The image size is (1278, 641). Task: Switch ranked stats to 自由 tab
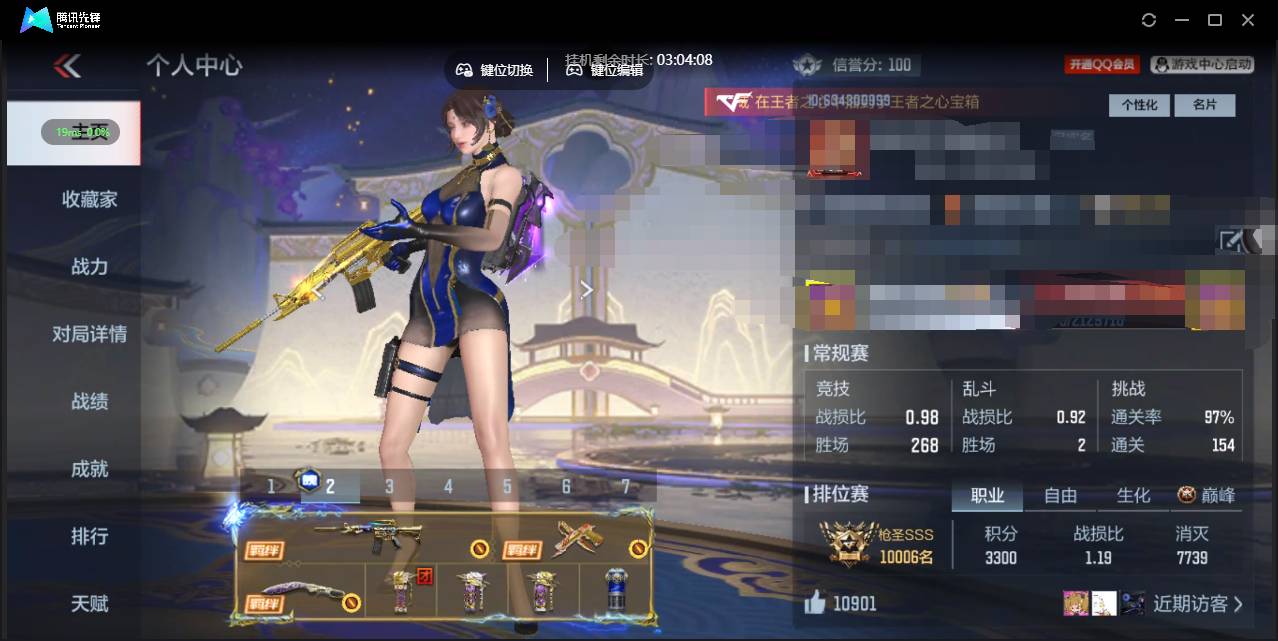(x=1060, y=495)
